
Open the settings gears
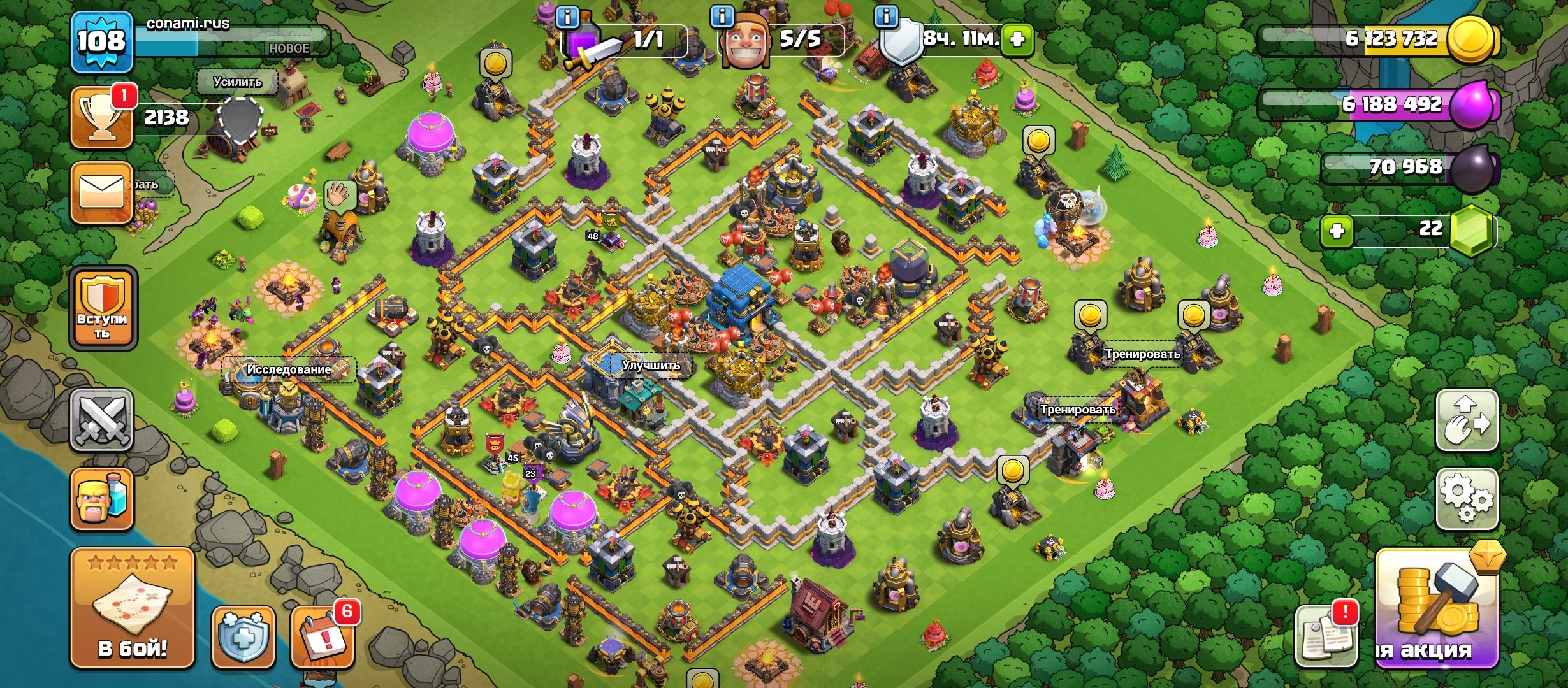click(1466, 499)
